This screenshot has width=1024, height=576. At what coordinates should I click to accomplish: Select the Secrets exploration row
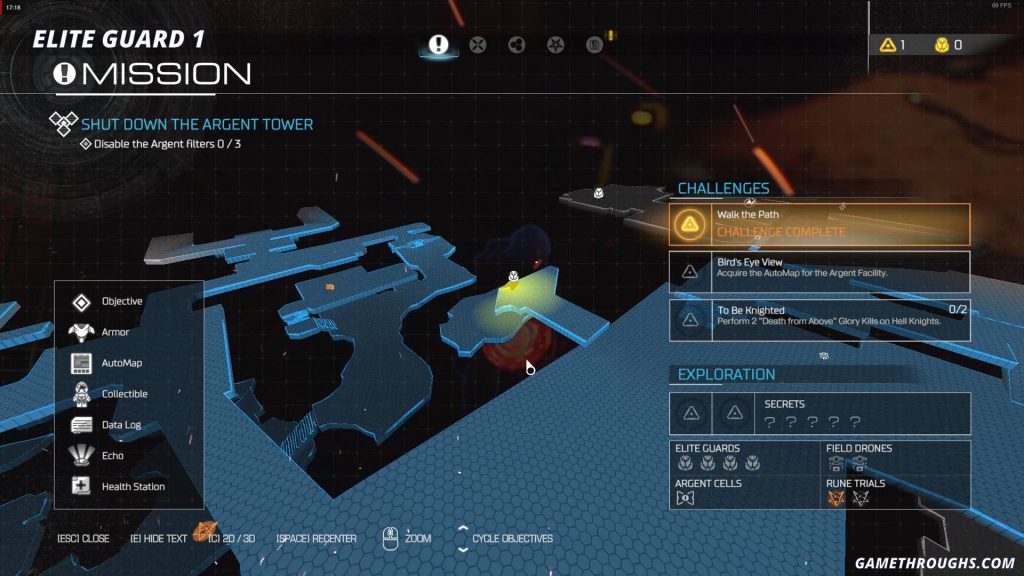coord(819,412)
